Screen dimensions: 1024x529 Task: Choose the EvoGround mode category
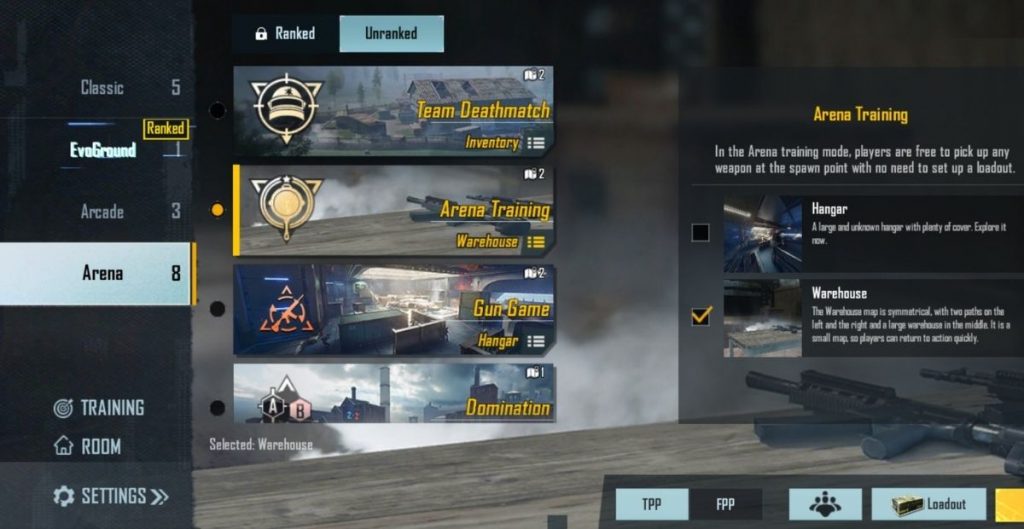pyautogui.click(x=102, y=150)
